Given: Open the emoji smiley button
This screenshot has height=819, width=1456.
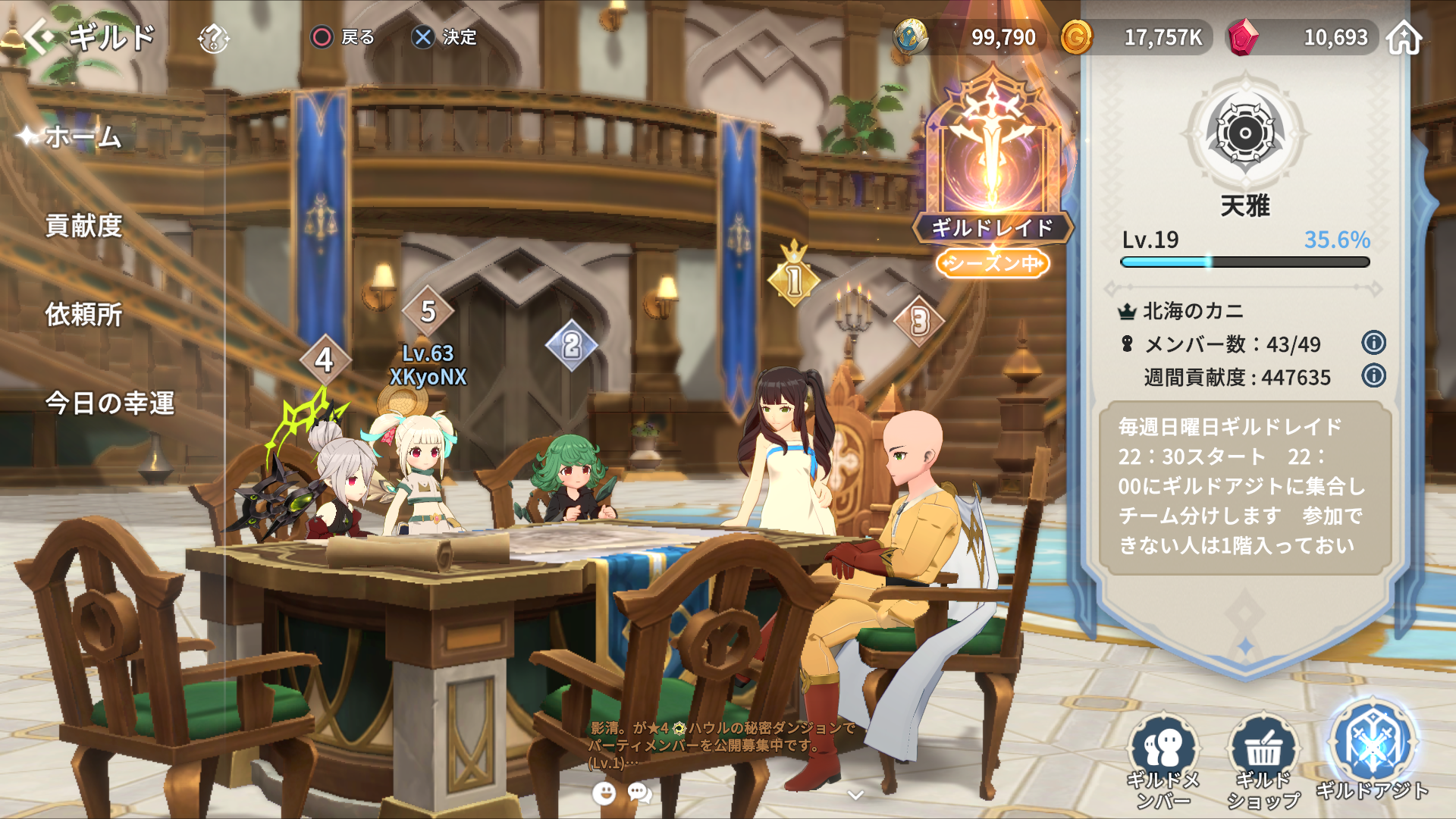Looking at the screenshot, I should pyautogui.click(x=604, y=793).
